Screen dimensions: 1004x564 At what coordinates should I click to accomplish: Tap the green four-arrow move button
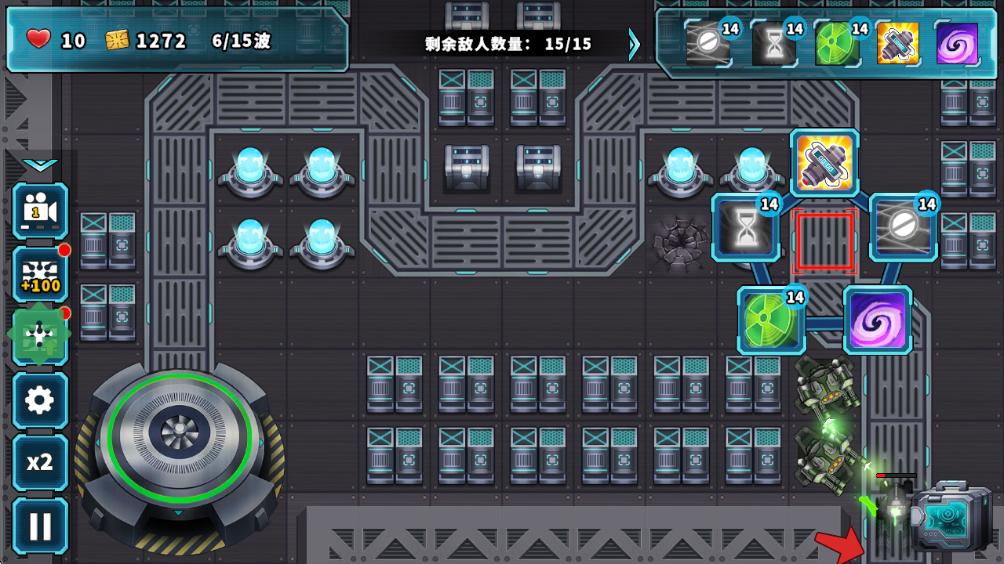click(x=40, y=337)
